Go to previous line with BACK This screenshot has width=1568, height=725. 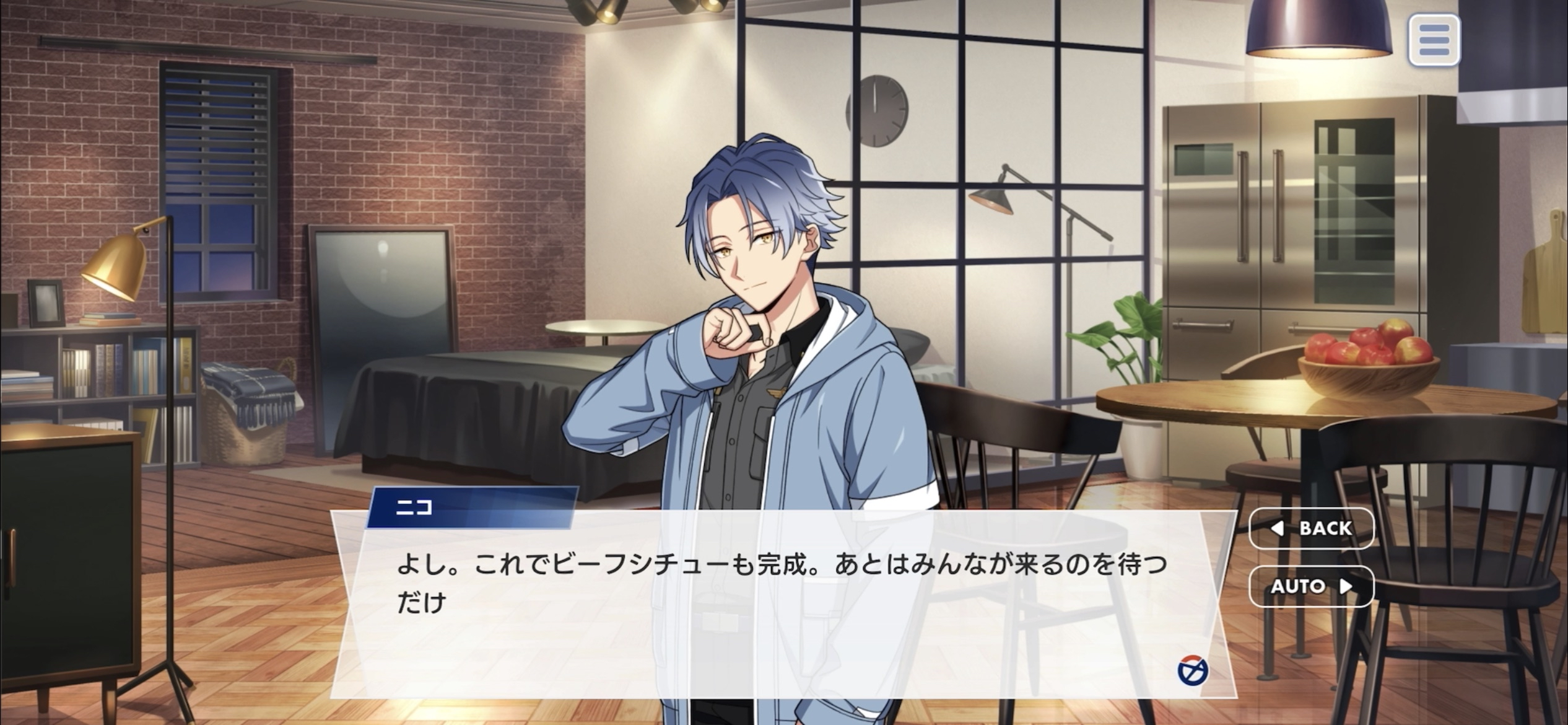click(x=1312, y=529)
